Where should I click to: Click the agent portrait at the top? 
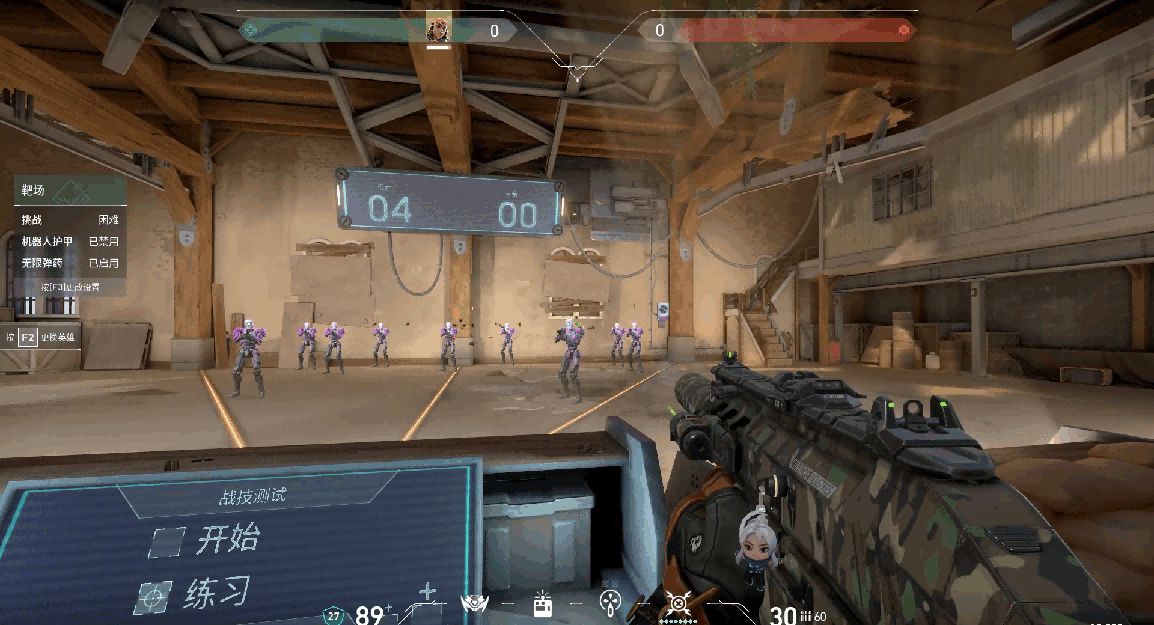click(x=438, y=30)
